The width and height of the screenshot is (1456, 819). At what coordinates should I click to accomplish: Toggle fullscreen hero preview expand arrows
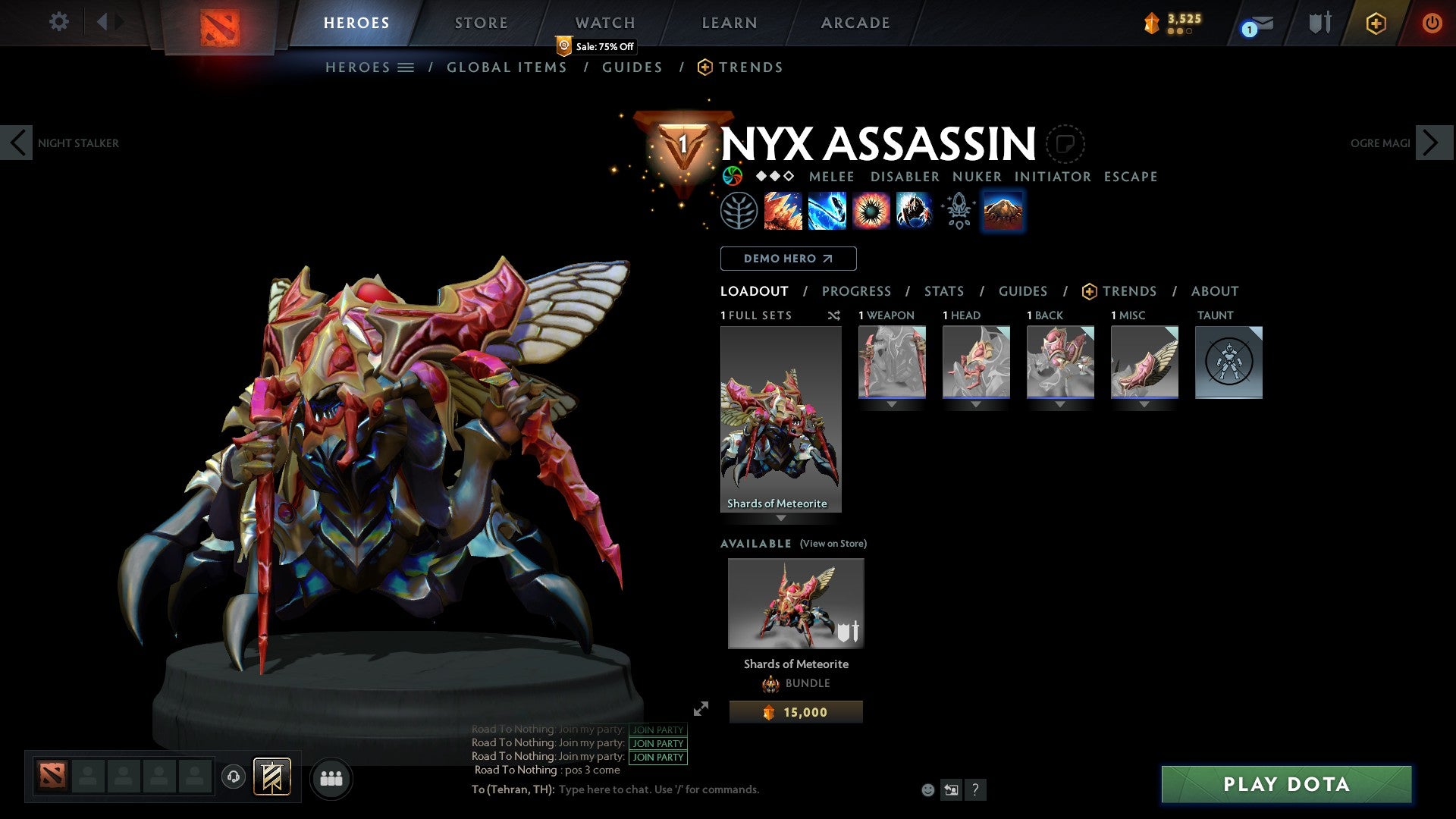(701, 711)
